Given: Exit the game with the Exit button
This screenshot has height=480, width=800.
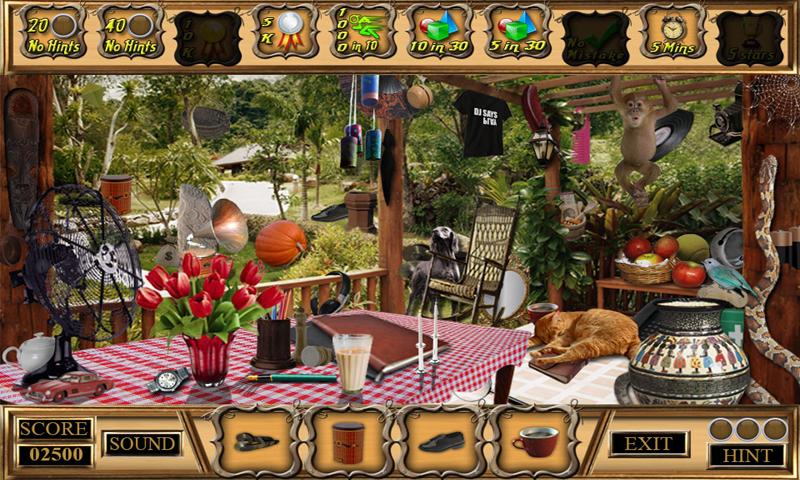Looking at the screenshot, I should pos(648,443).
